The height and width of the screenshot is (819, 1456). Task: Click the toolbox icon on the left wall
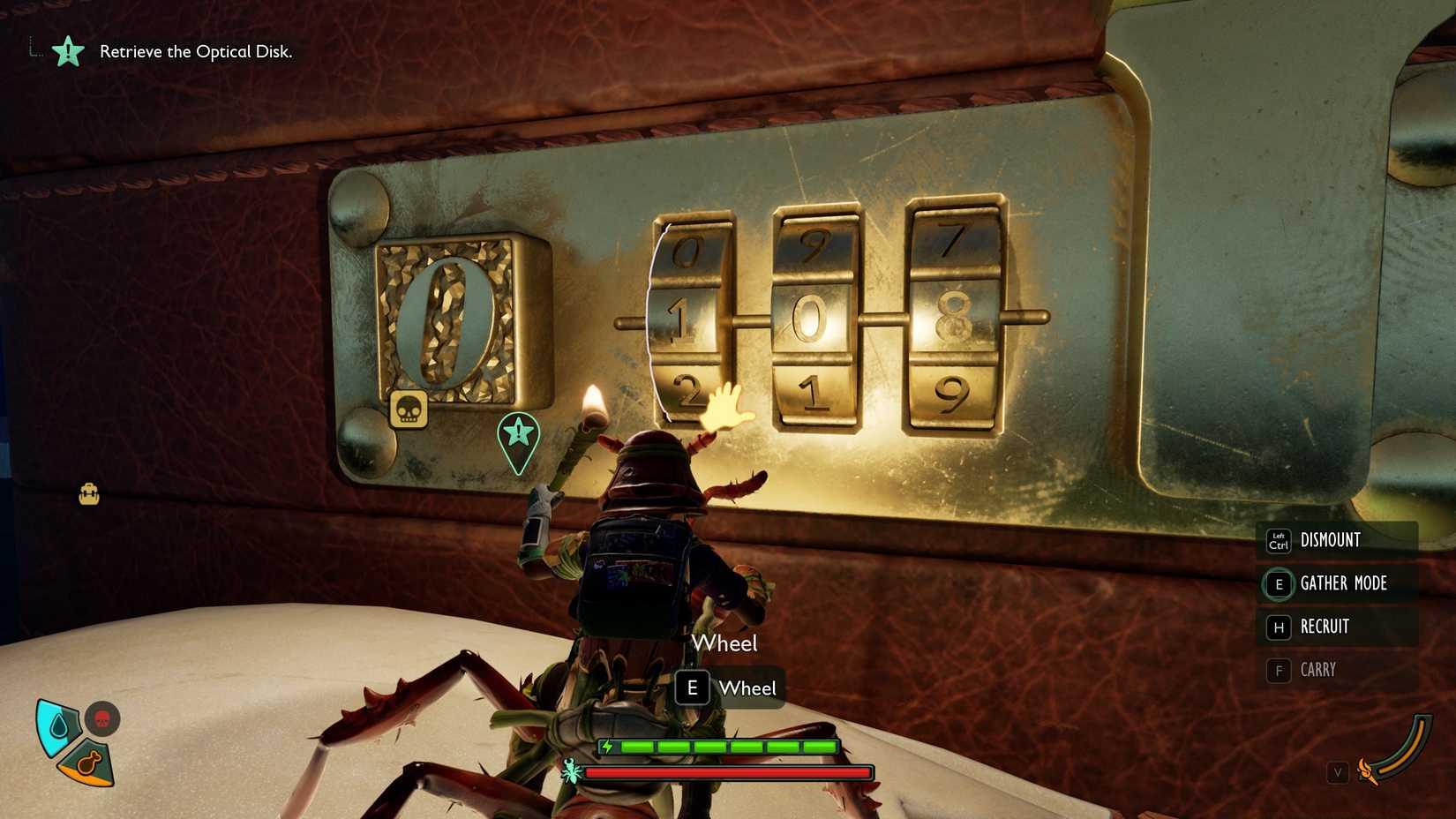tap(88, 494)
